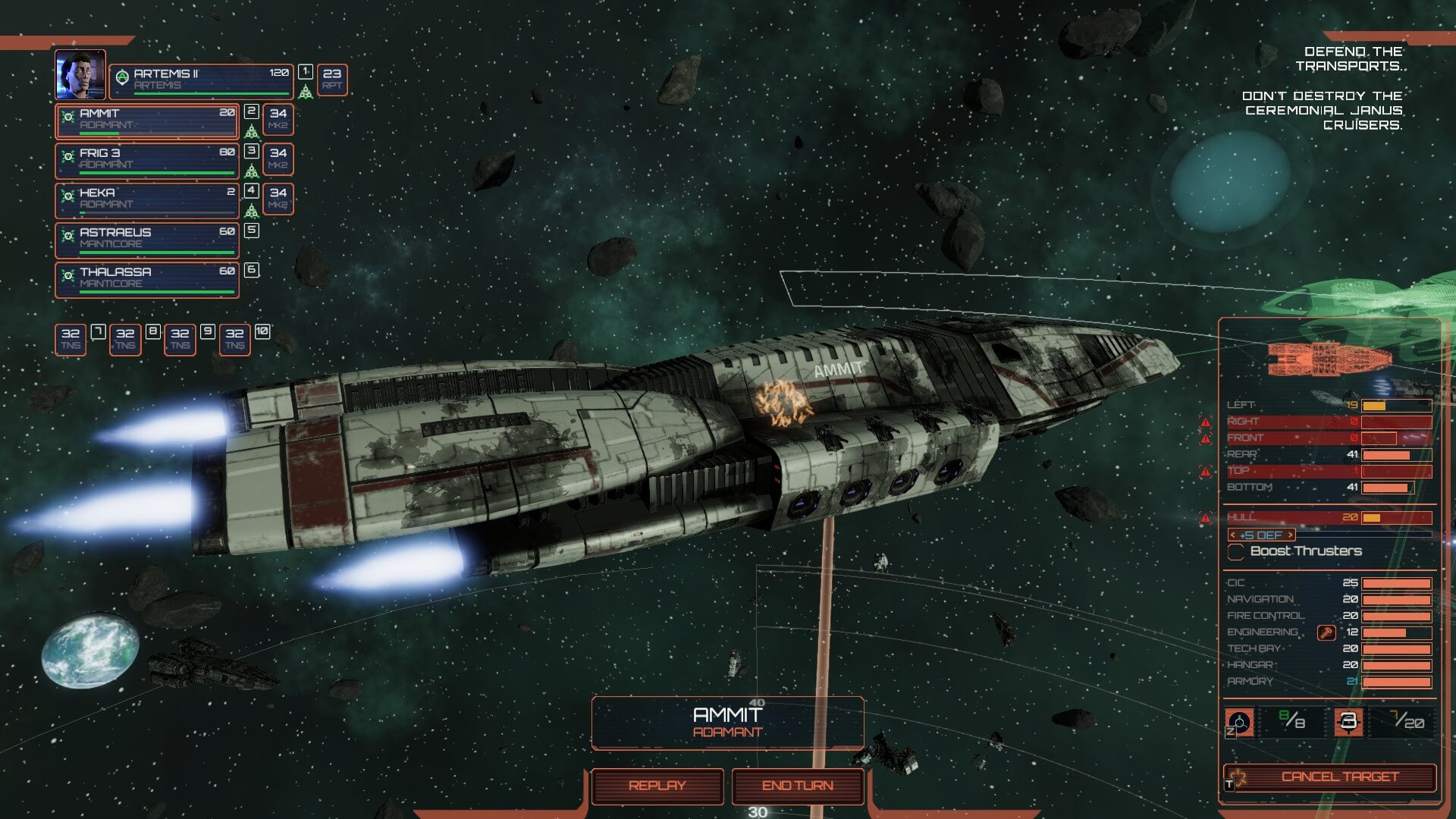Select the HEKA Adamant ship row
The height and width of the screenshot is (819, 1456).
click(x=147, y=199)
